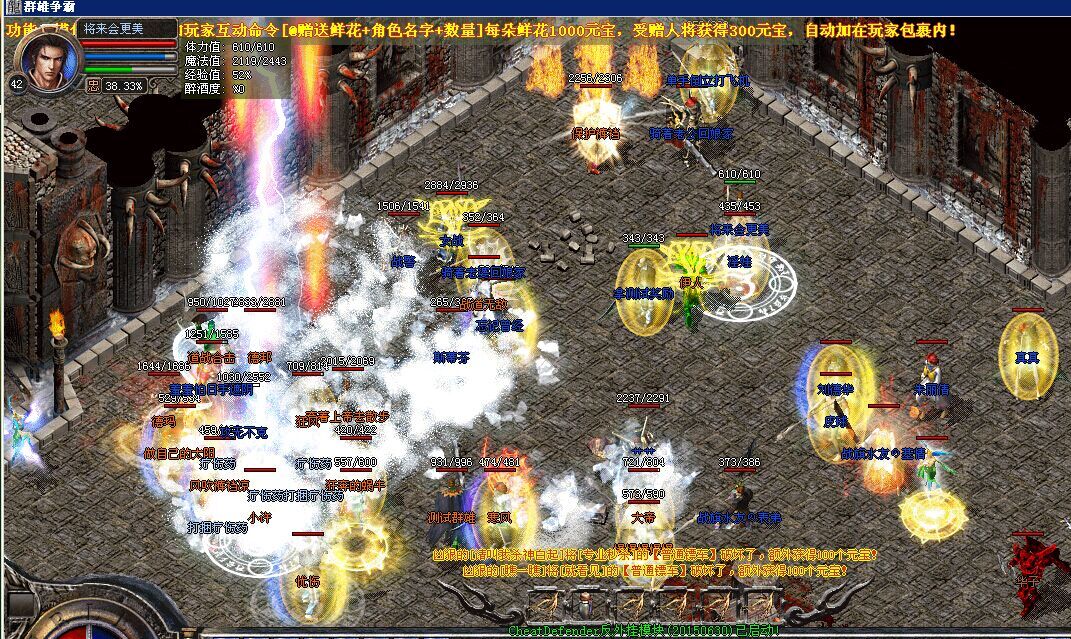Select the potion bottle hotbar slot
The height and width of the screenshot is (639, 1071).
tap(583, 604)
